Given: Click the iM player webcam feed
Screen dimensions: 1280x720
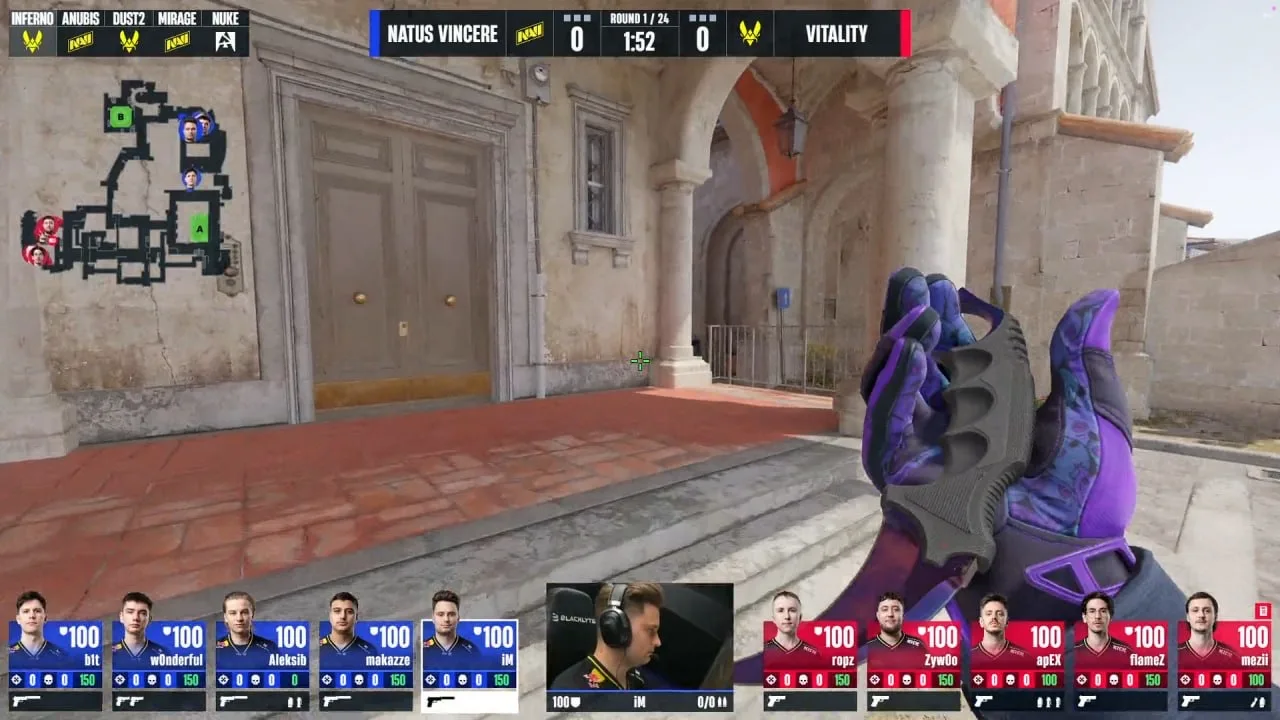Looking at the screenshot, I should [x=639, y=636].
